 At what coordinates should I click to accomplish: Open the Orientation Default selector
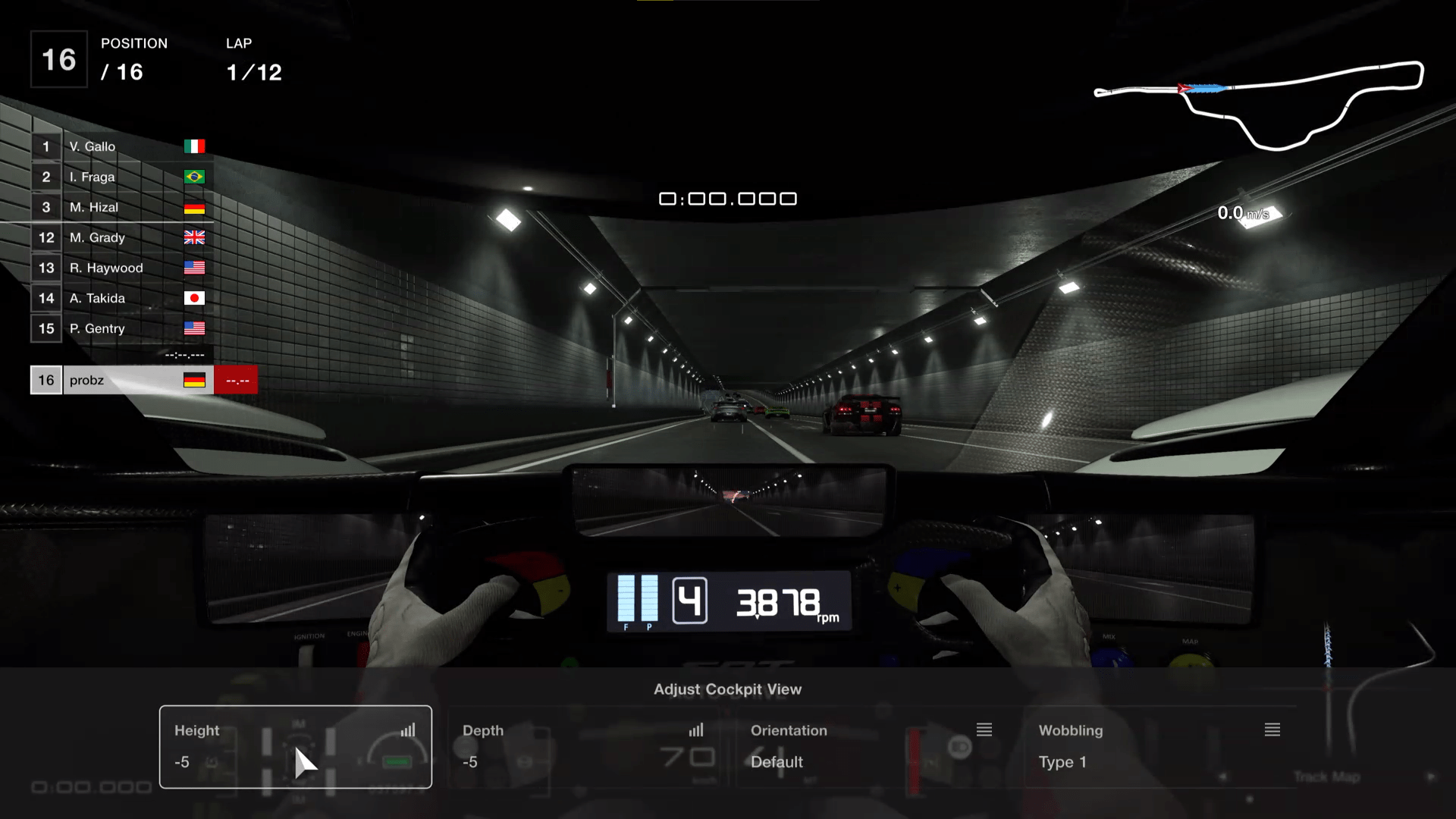click(x=777, y=762)
